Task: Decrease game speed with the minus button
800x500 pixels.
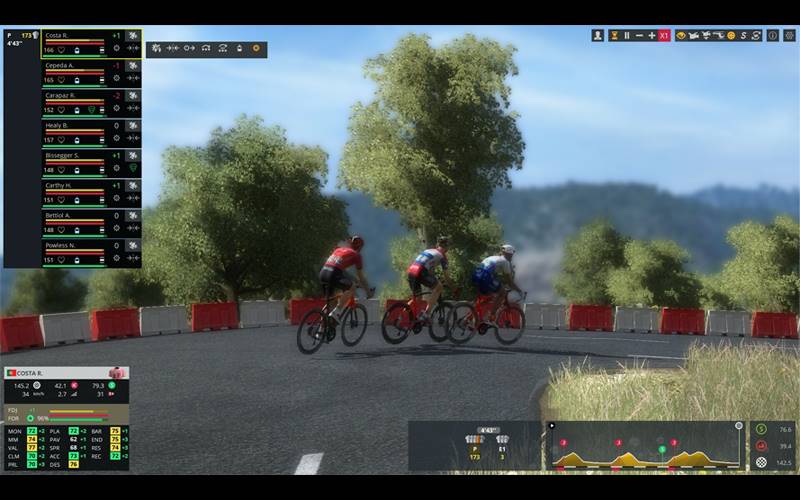Action: (x=639, y=35)
